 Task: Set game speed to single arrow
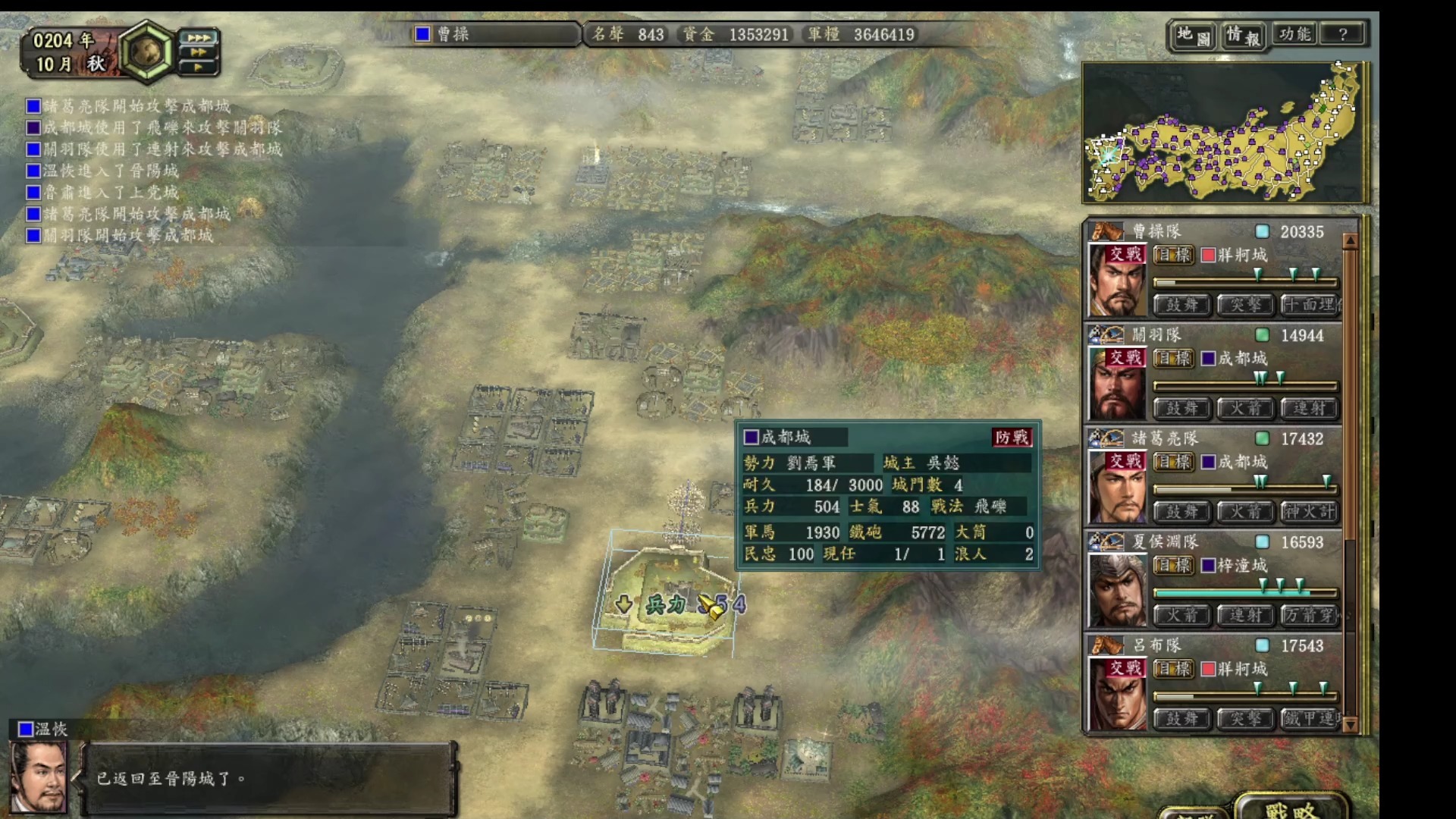click(199, 67)
